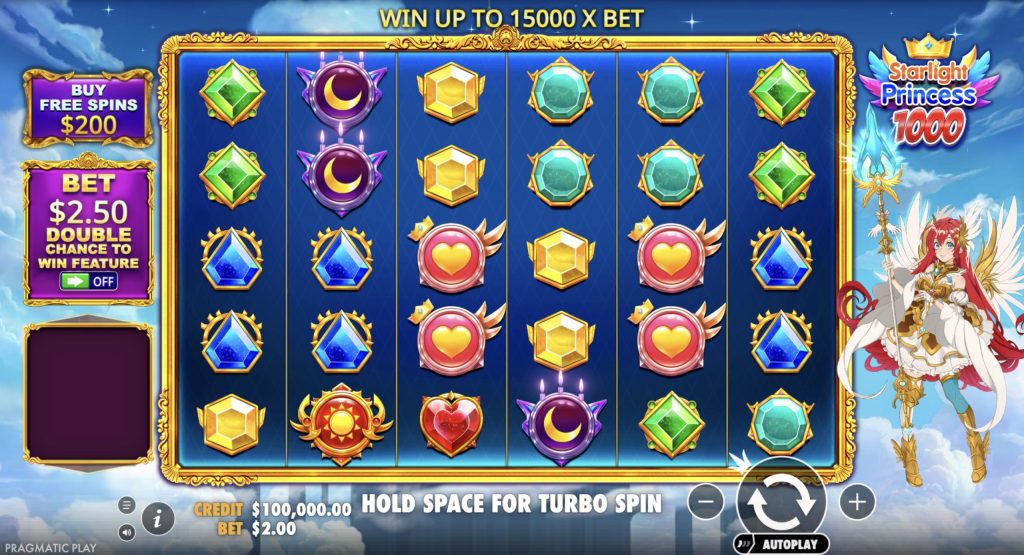Increase the bet with the plus button

(x=856, y=500)
